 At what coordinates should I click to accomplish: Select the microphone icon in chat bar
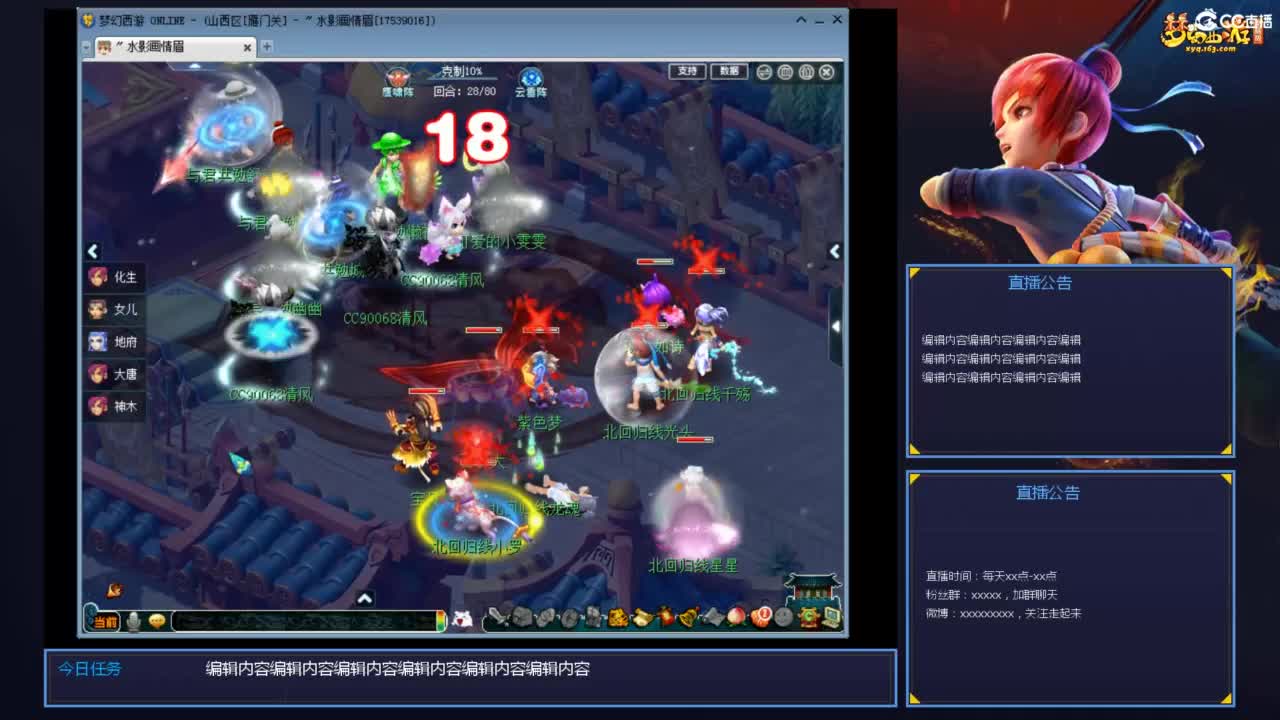(x=132, y=620)
